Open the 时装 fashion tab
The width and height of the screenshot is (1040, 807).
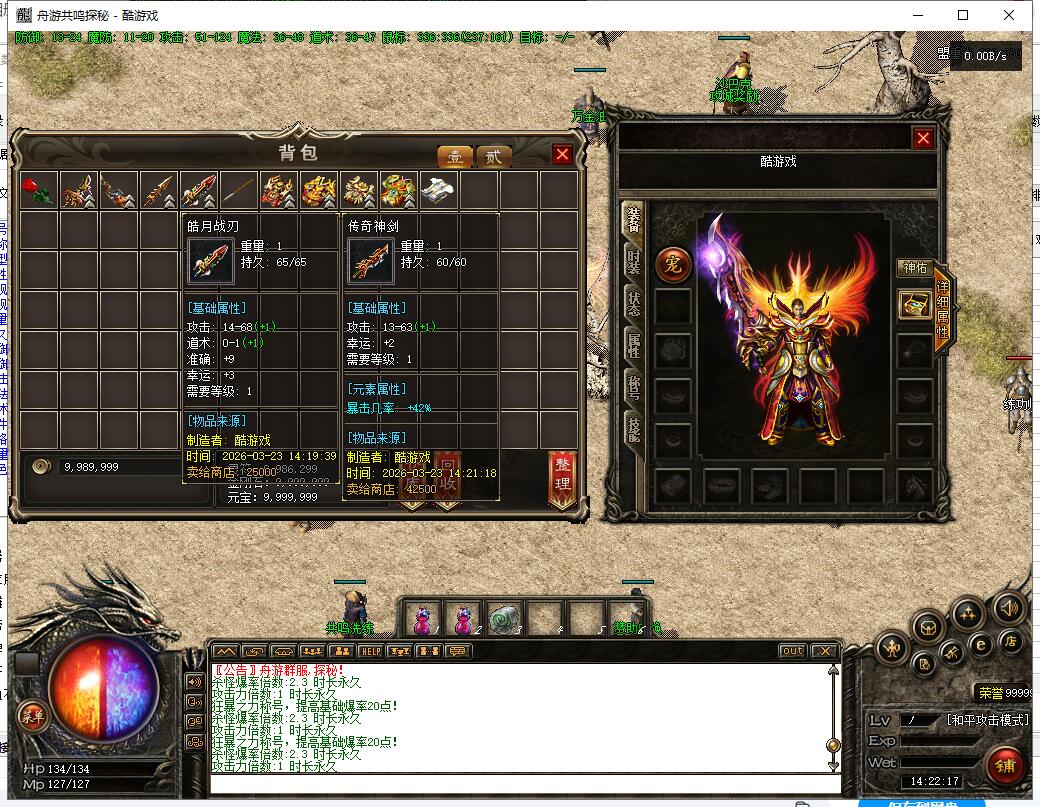[x=633, y=264]
